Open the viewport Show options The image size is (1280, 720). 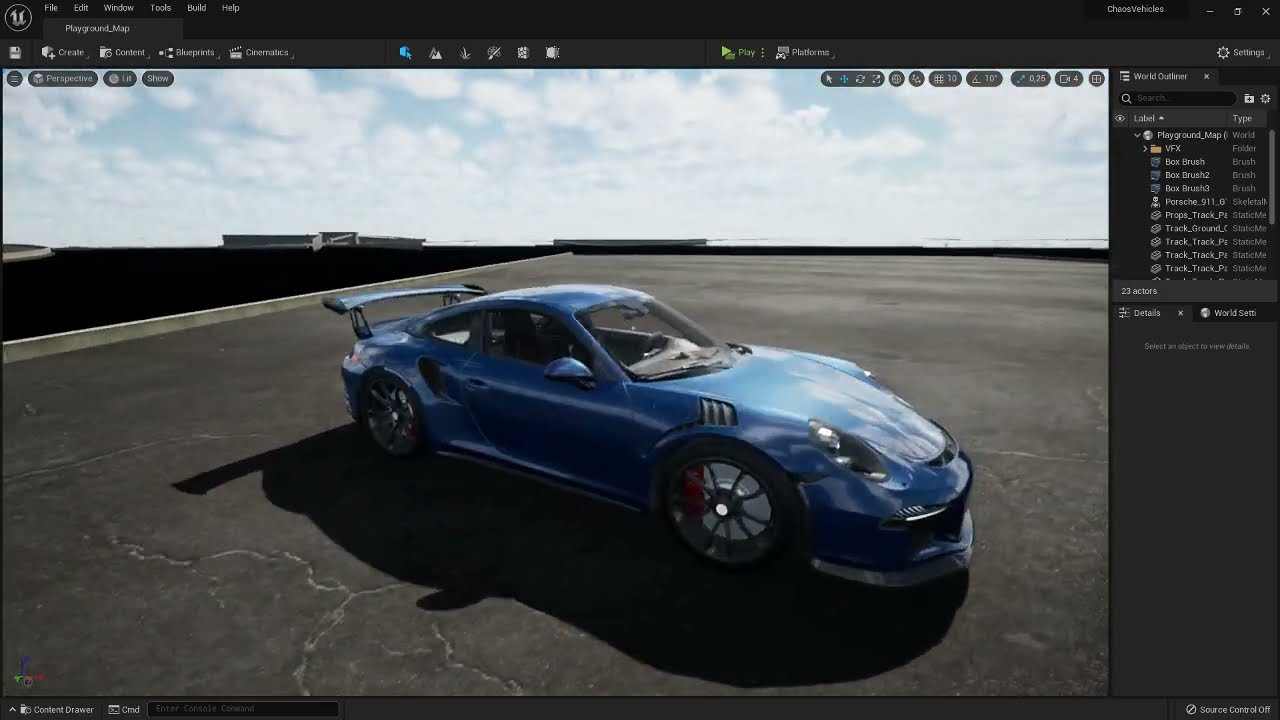coord(158,78)
